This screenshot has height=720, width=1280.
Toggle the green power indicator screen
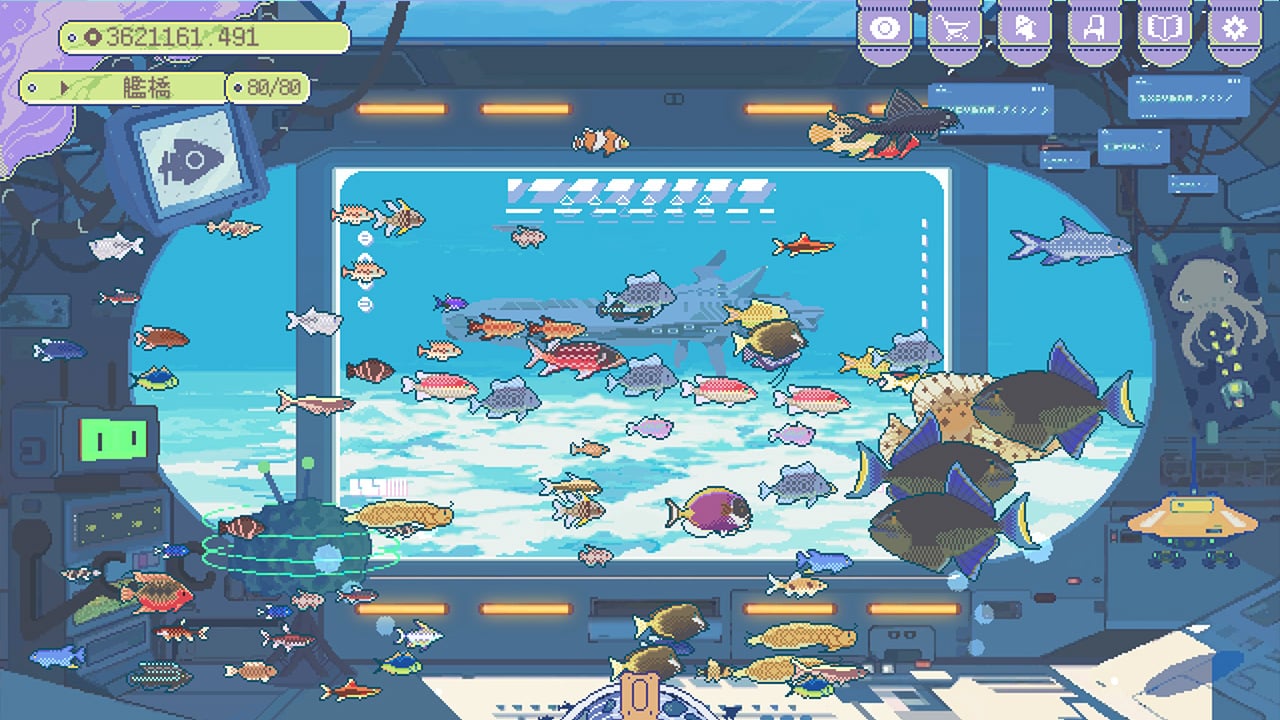(x=112, y=437)
